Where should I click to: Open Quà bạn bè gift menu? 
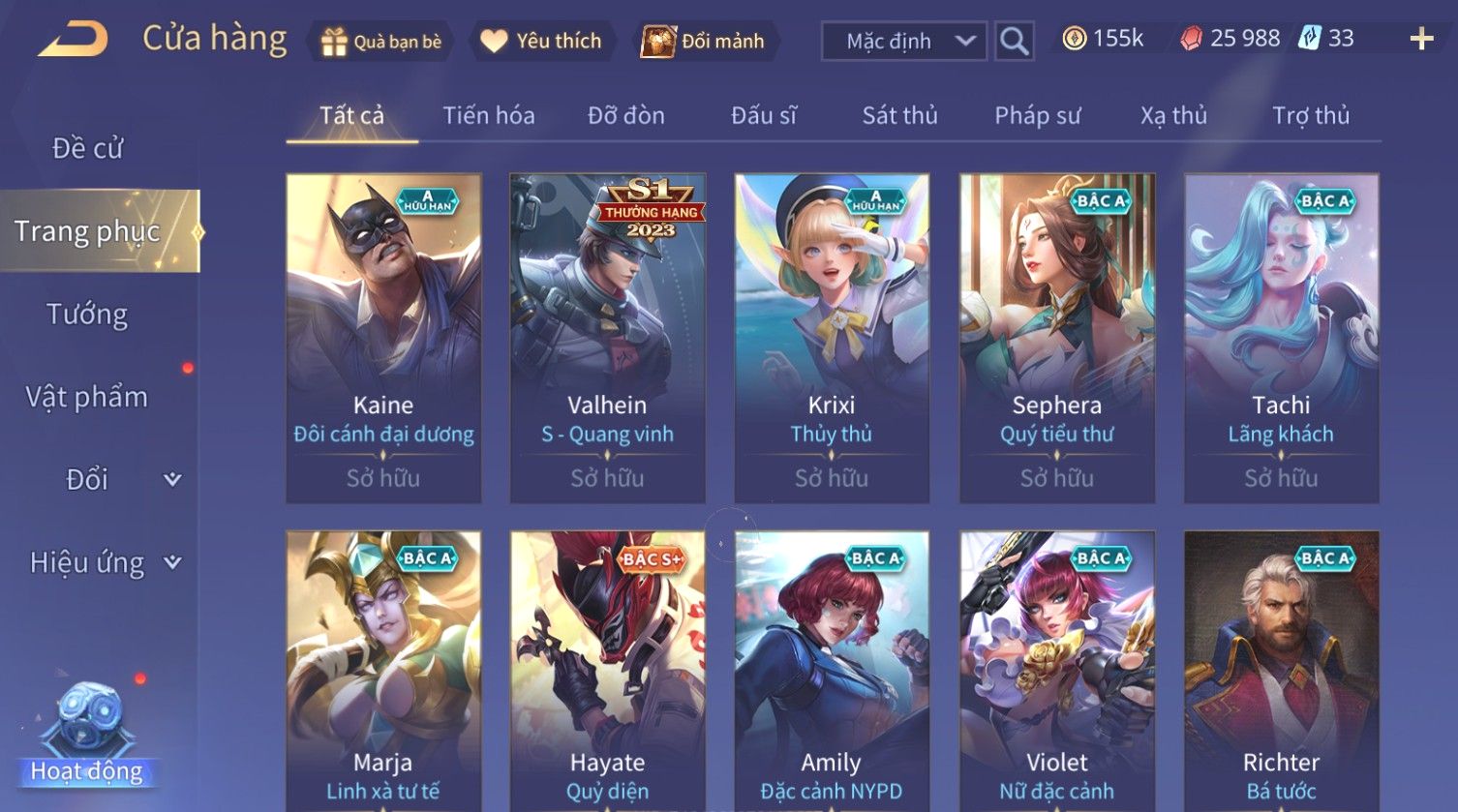tap(381, 42)
